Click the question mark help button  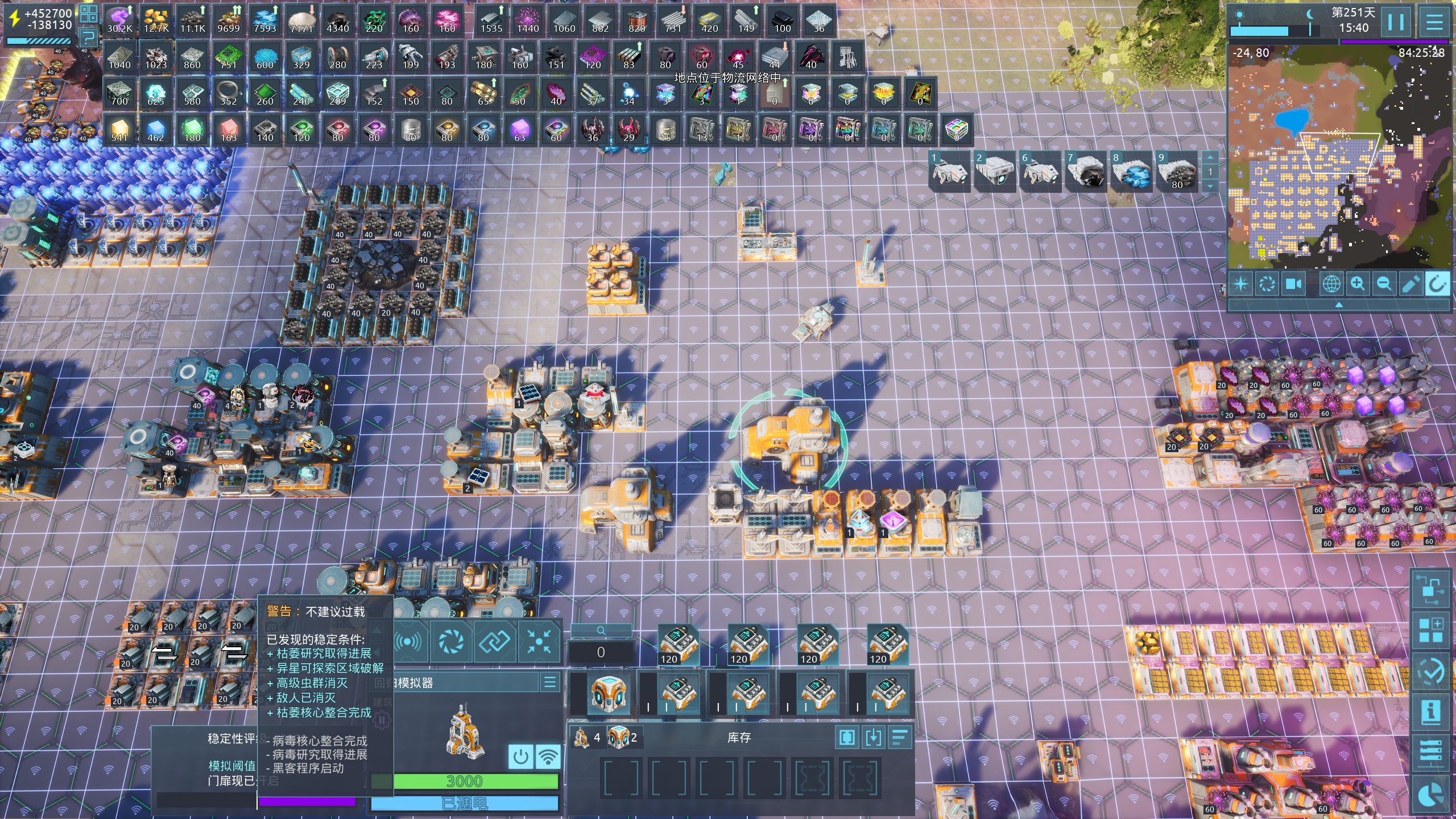[89, 39]
